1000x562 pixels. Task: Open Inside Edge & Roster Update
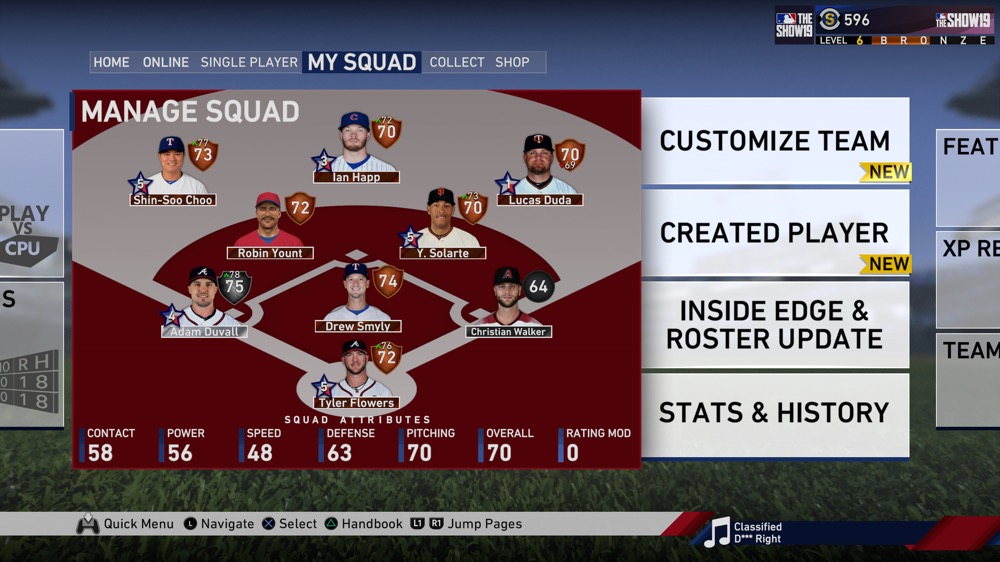(x=774, y=325)
